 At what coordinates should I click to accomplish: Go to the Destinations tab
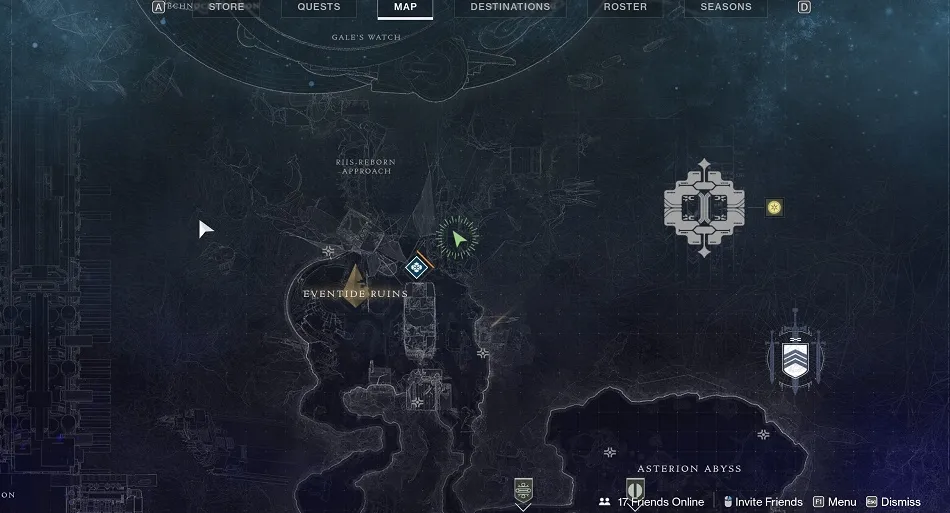(x=510, y=7)
